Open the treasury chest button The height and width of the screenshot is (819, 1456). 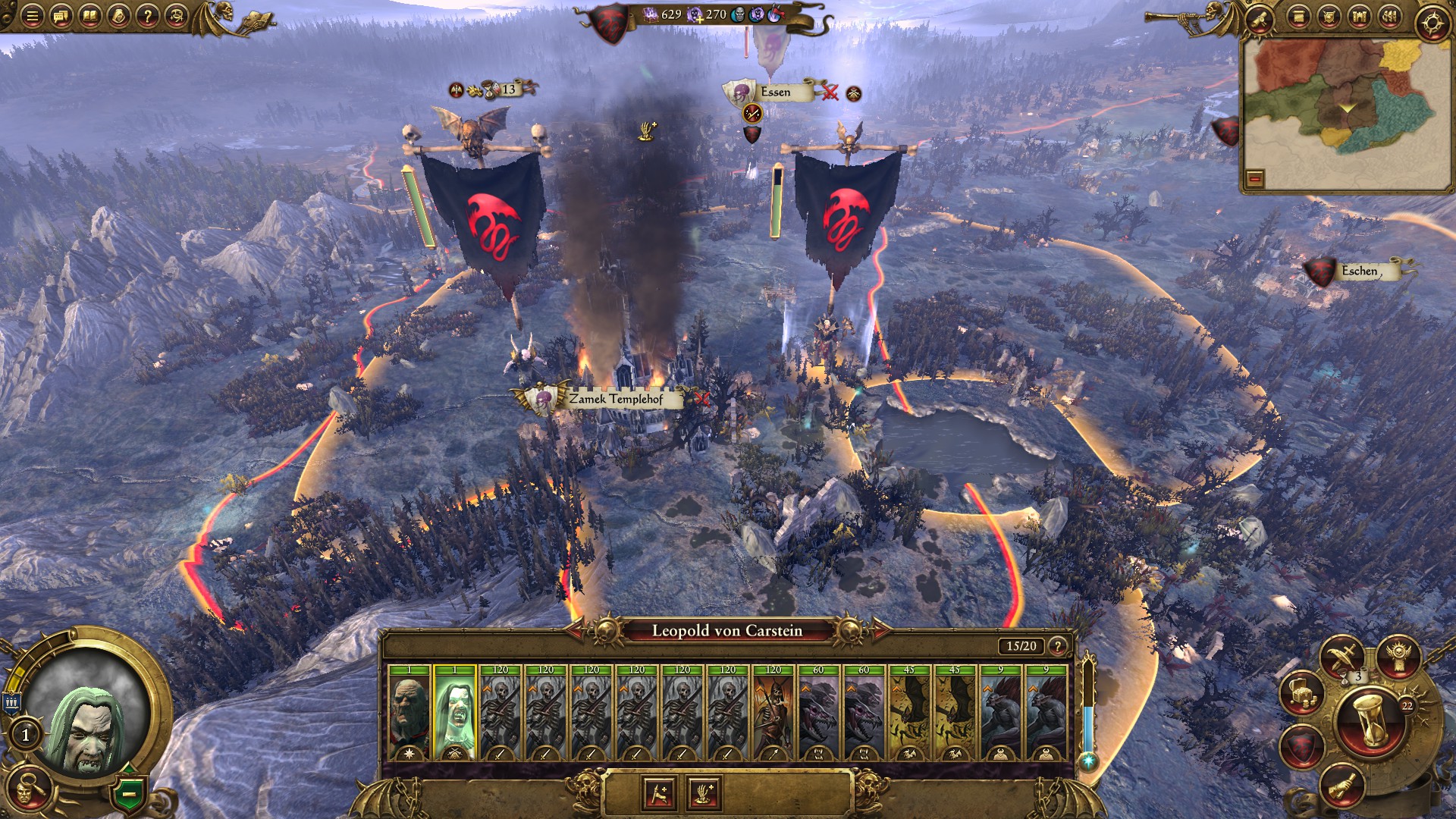[1302, 693]
